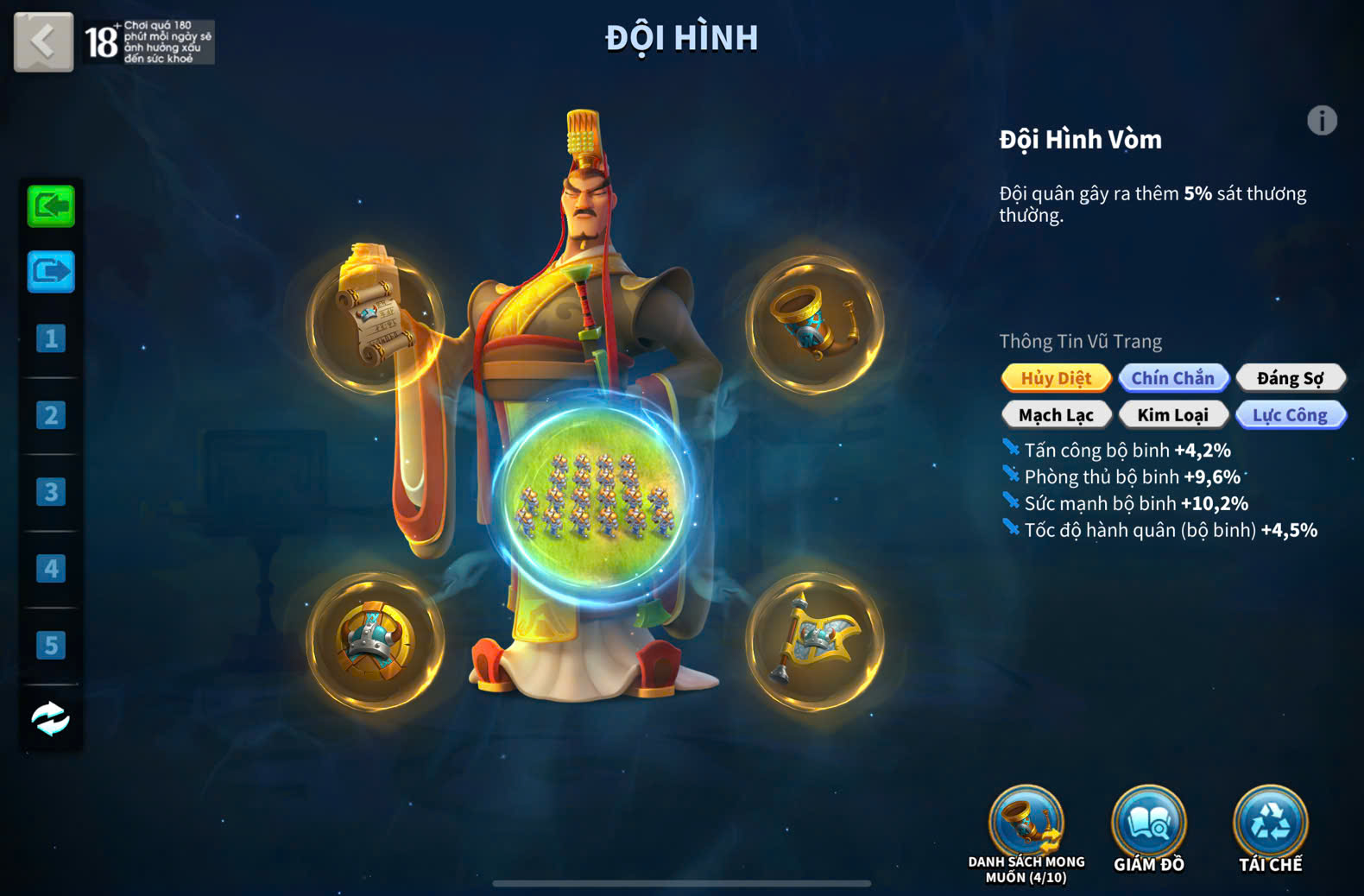Viewport: 1364px width, 896px height.
Task: Open the formation info icon
Action: (x=1321, y=121)
